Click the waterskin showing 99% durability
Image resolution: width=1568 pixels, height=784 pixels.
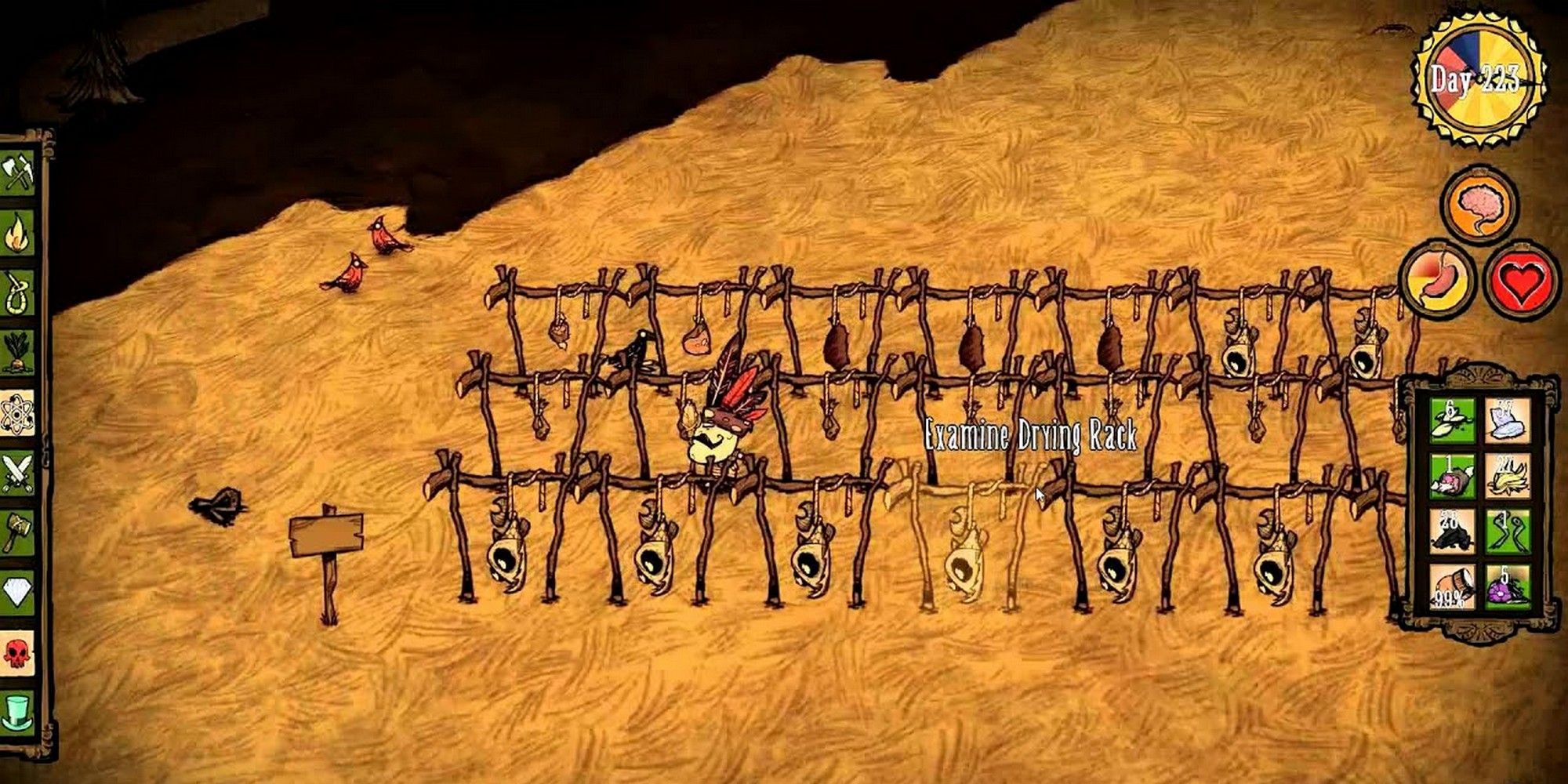pyautogui.click(x=1453, y=586)
